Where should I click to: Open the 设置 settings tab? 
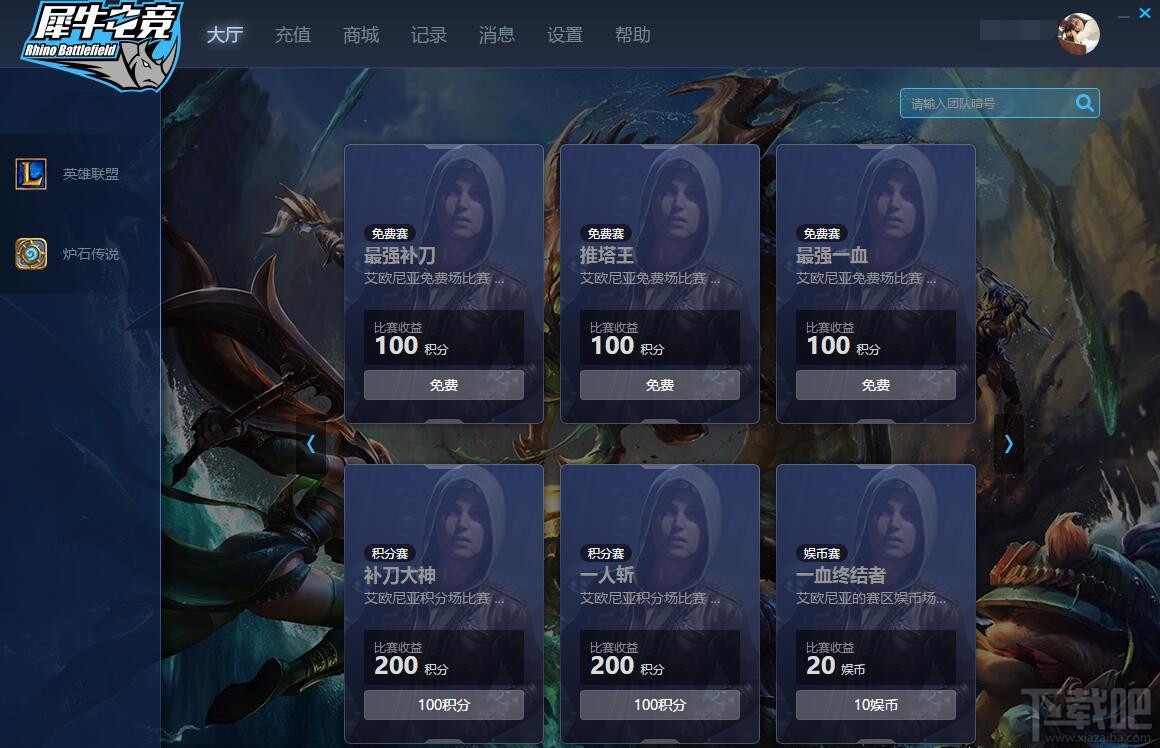pyautogui.click(x=565, y=35)
